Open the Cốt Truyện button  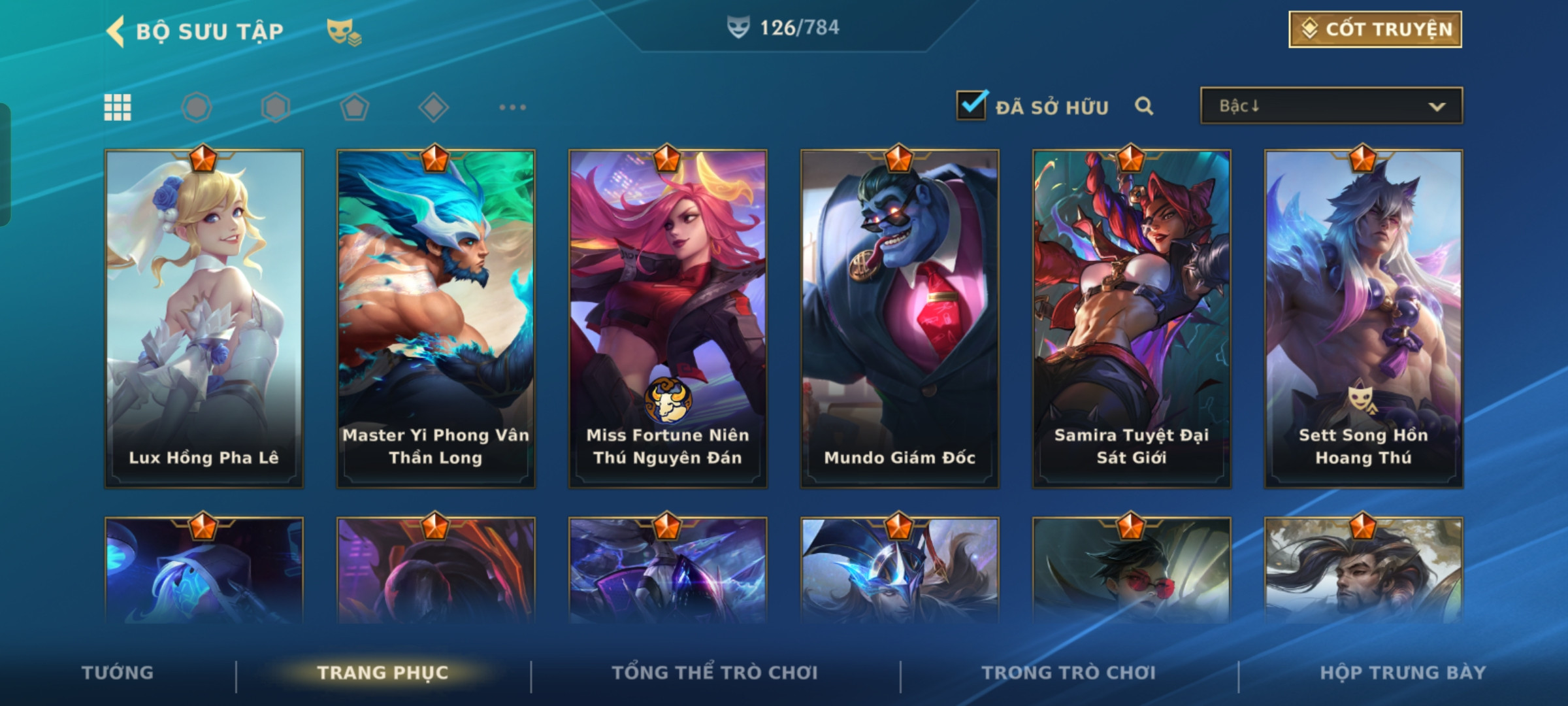point(1375,29)
